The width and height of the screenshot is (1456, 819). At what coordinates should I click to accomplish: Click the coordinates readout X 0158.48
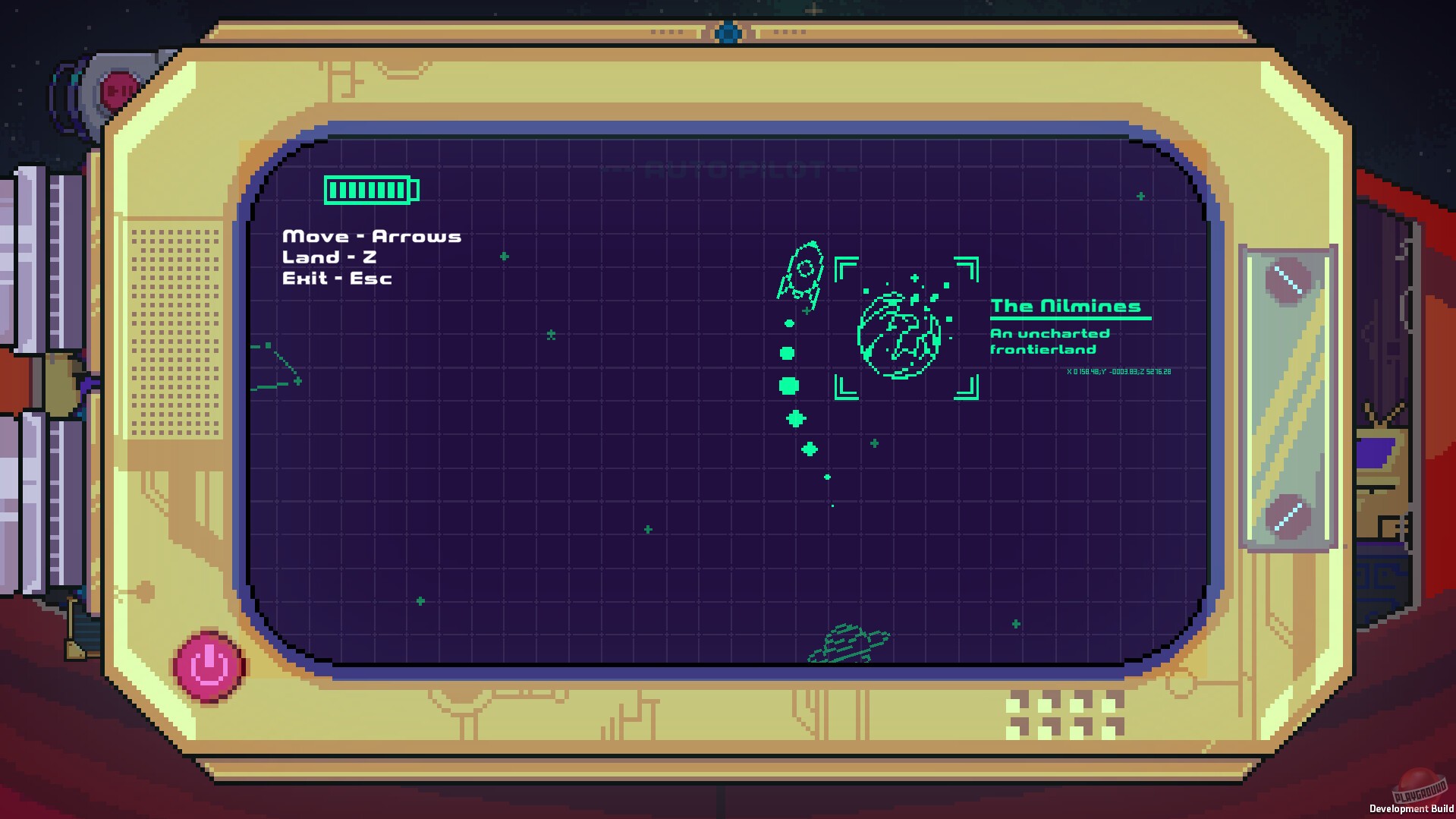click(x=1118, y=372)
